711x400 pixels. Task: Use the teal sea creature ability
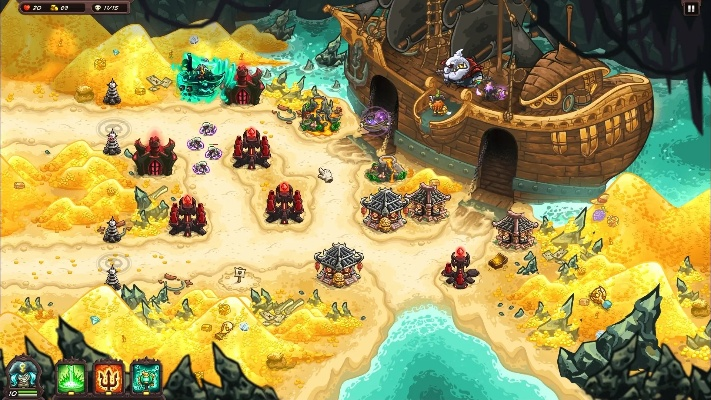(146, 377)
